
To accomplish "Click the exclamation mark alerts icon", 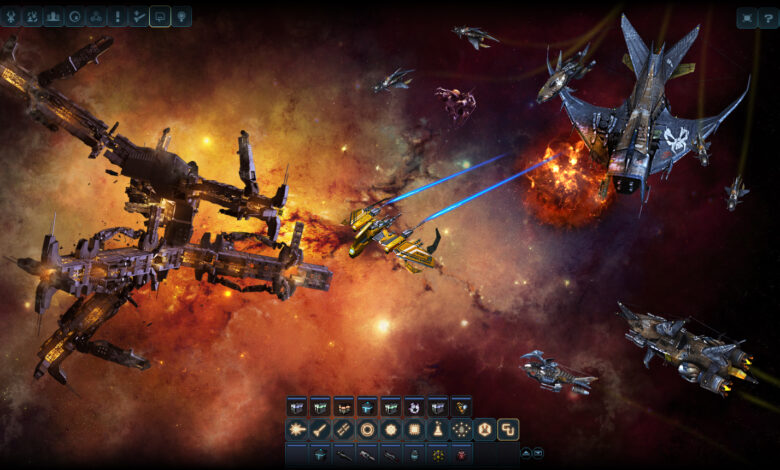I will coord(117,17).
